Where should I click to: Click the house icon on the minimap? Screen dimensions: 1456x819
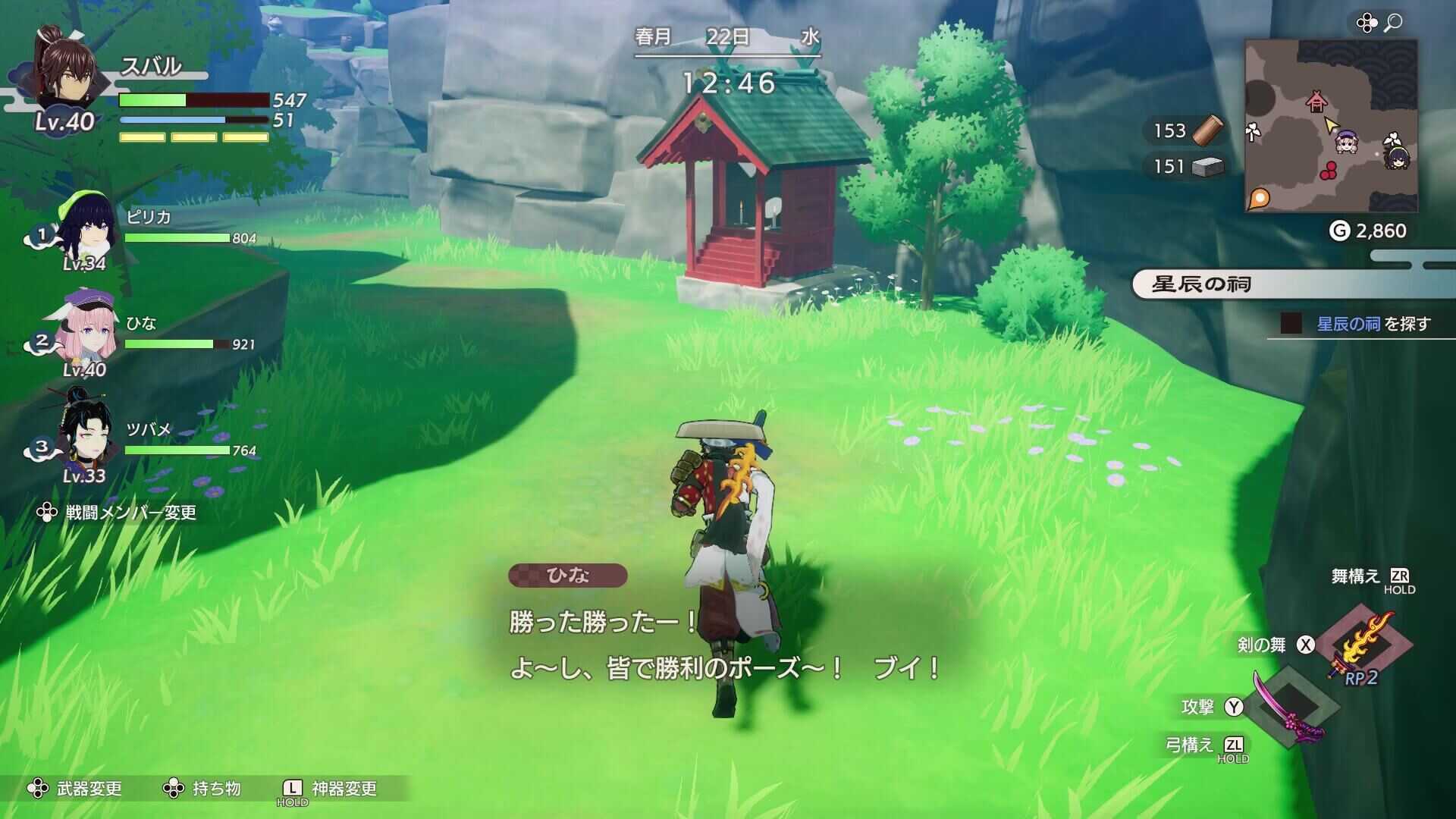pos(1317,99)
